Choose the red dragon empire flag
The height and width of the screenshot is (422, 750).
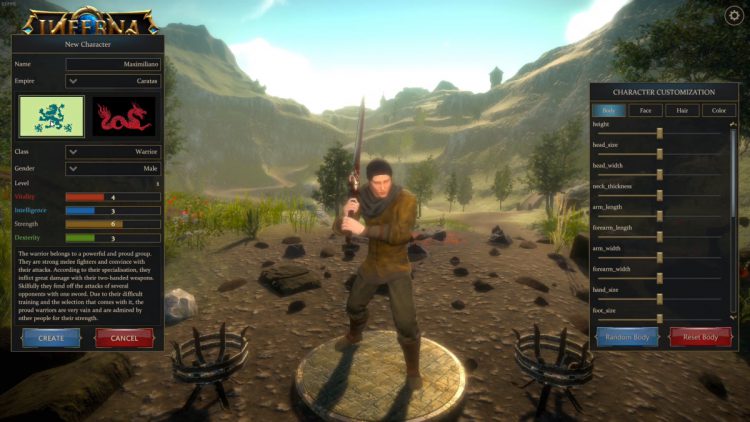(x=124, y=116)
